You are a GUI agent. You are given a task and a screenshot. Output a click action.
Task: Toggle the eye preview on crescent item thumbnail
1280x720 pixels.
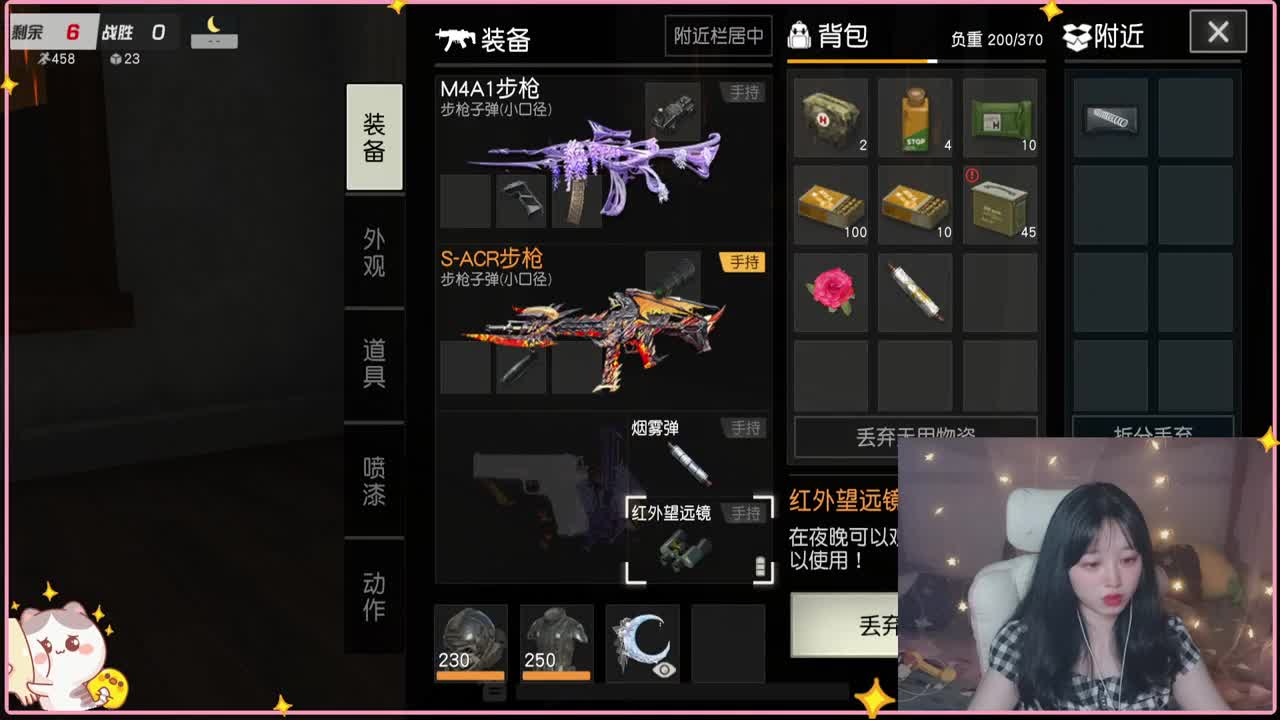pos(664,670)
